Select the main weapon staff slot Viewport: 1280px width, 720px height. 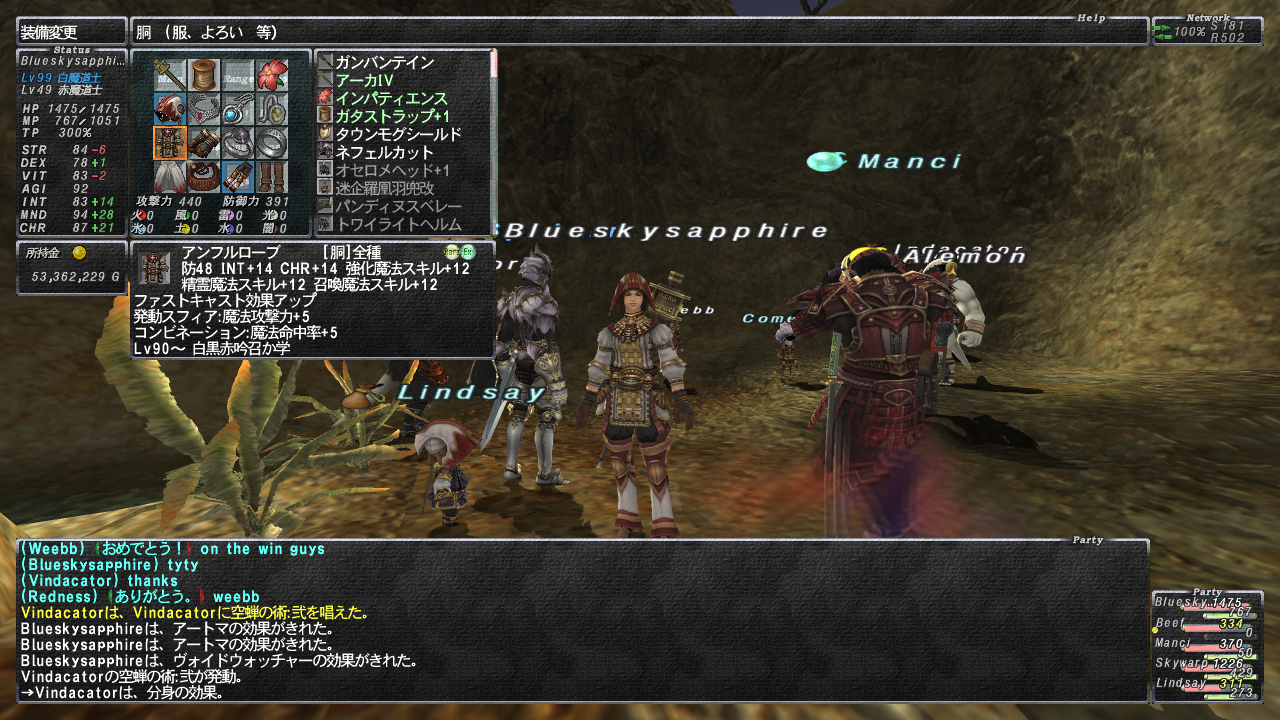170,75
